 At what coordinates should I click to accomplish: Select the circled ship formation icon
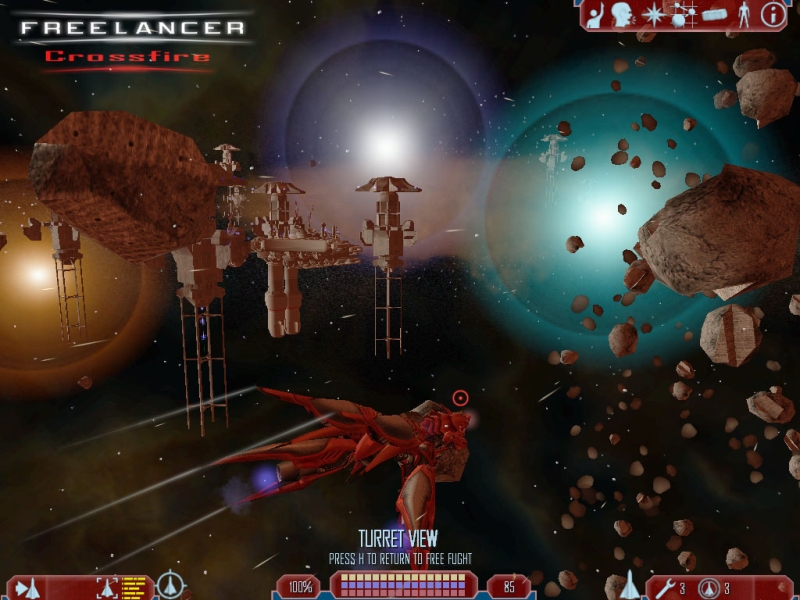(x=172, y=584)
